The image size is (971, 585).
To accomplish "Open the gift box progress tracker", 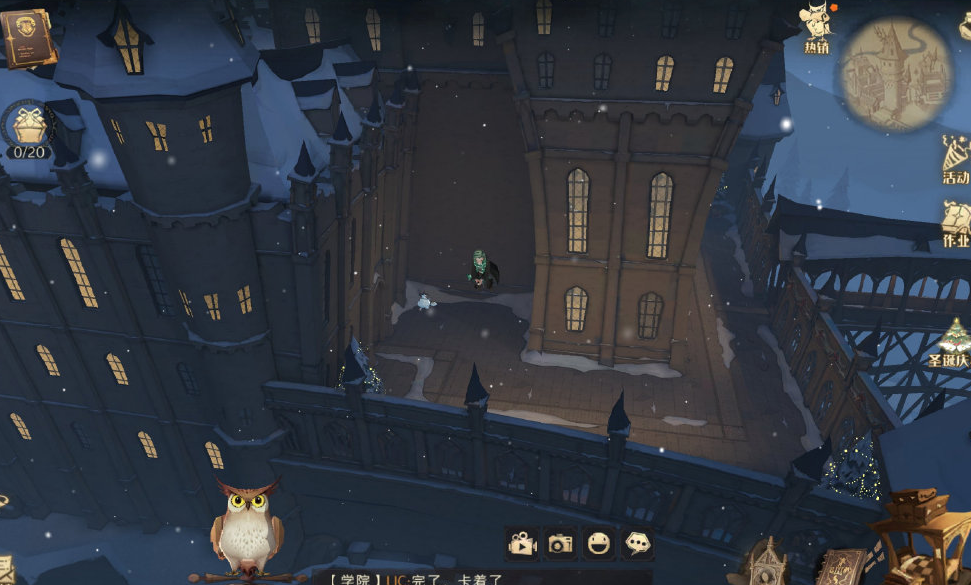I will pos(28,127).
